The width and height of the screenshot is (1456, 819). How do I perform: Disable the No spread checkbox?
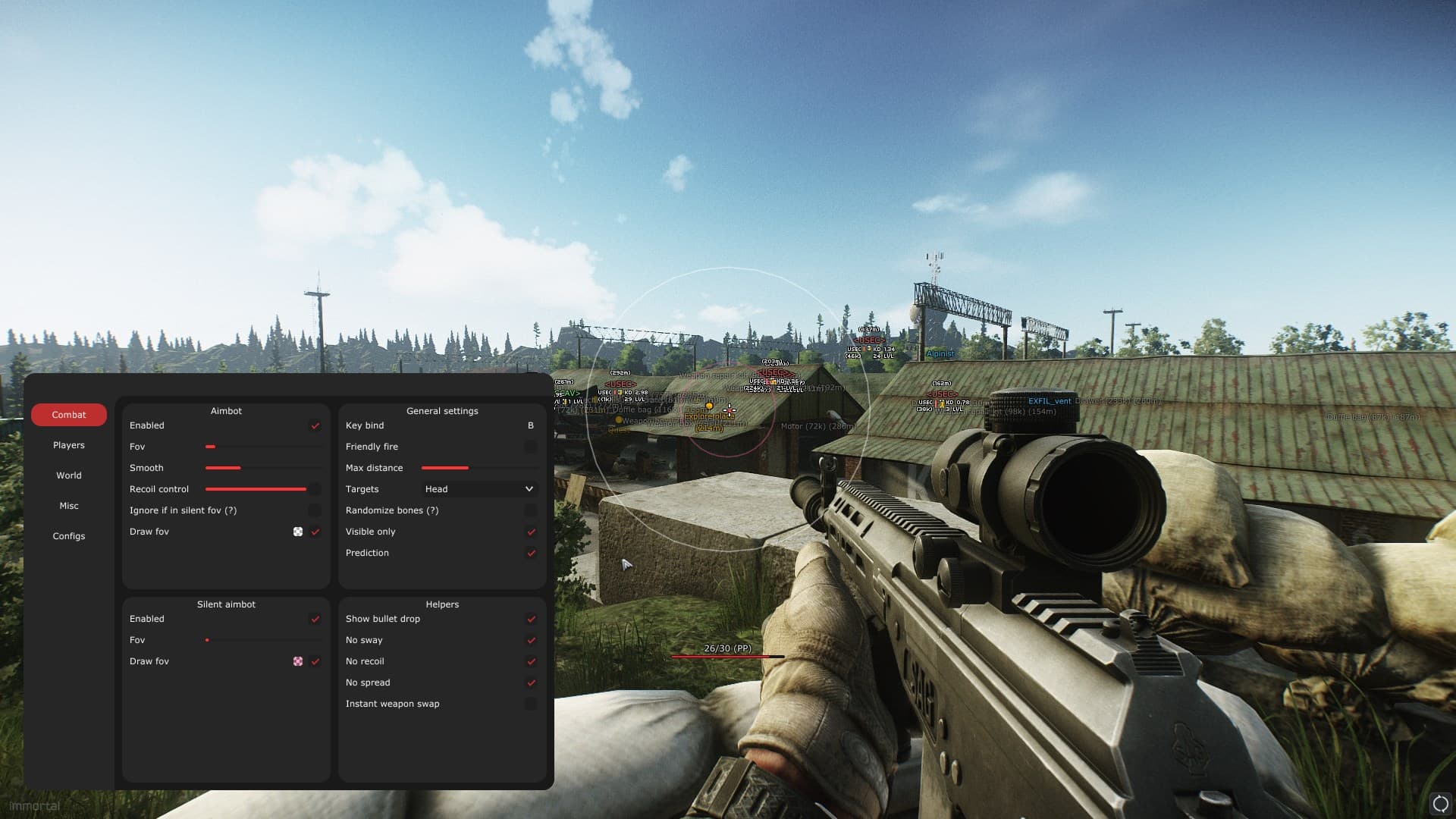(531, 682)
